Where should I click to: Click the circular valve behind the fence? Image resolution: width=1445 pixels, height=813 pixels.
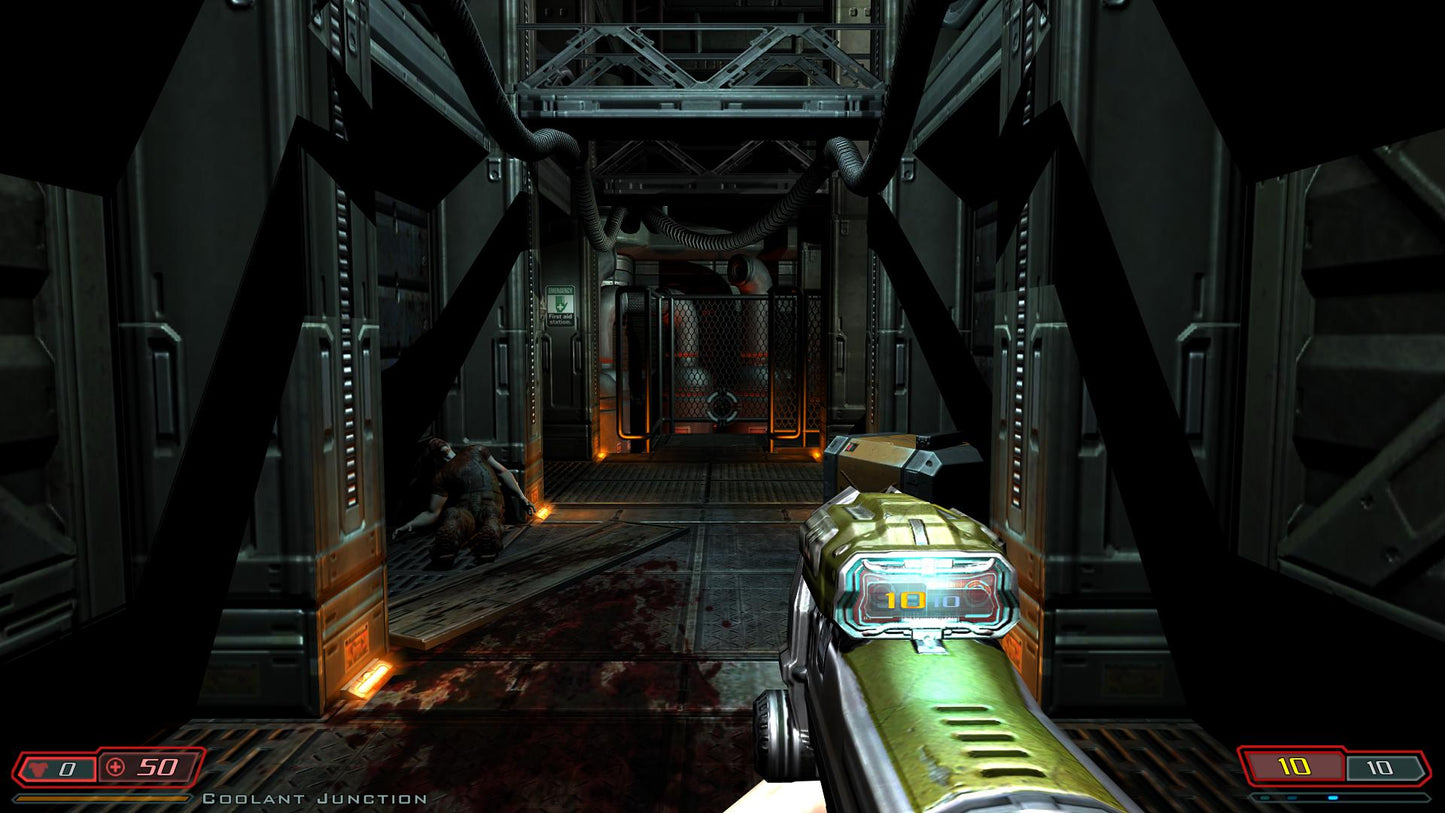(722, 404)
